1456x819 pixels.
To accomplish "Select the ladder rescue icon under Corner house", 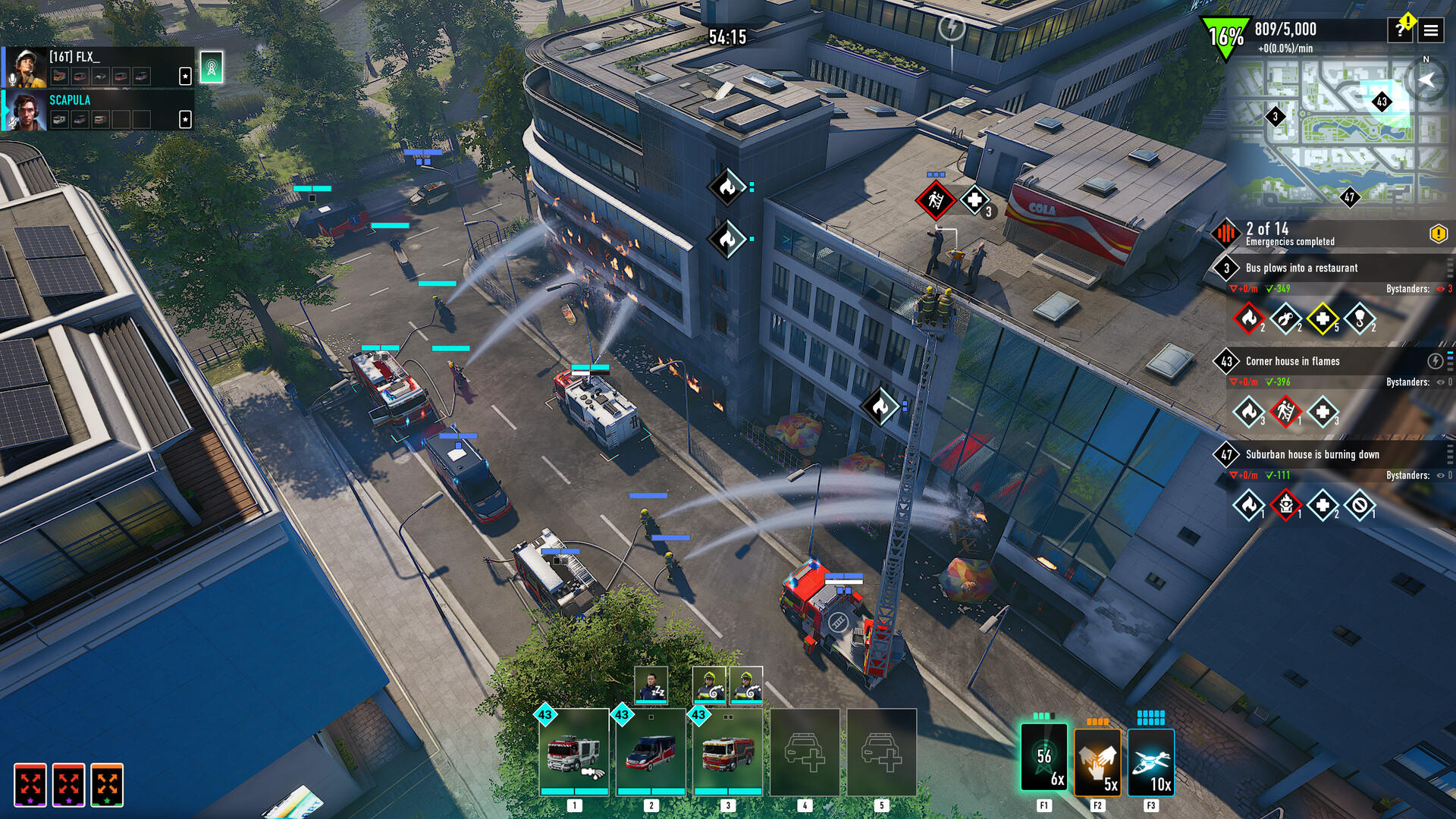I will click(x=1285, y=412).
